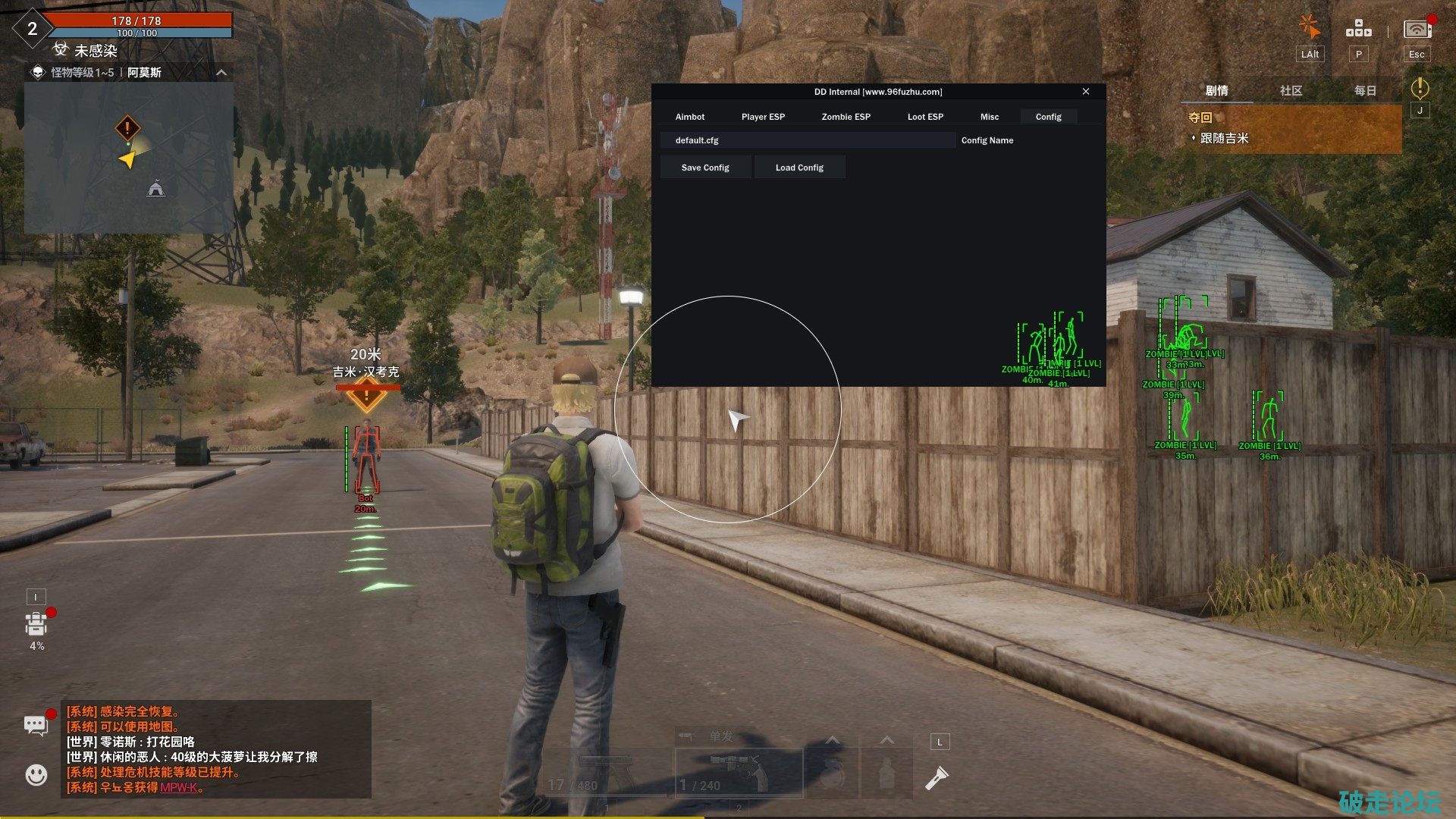
Task: Switch to the Aimbot tab
Action: click(690, 117)
